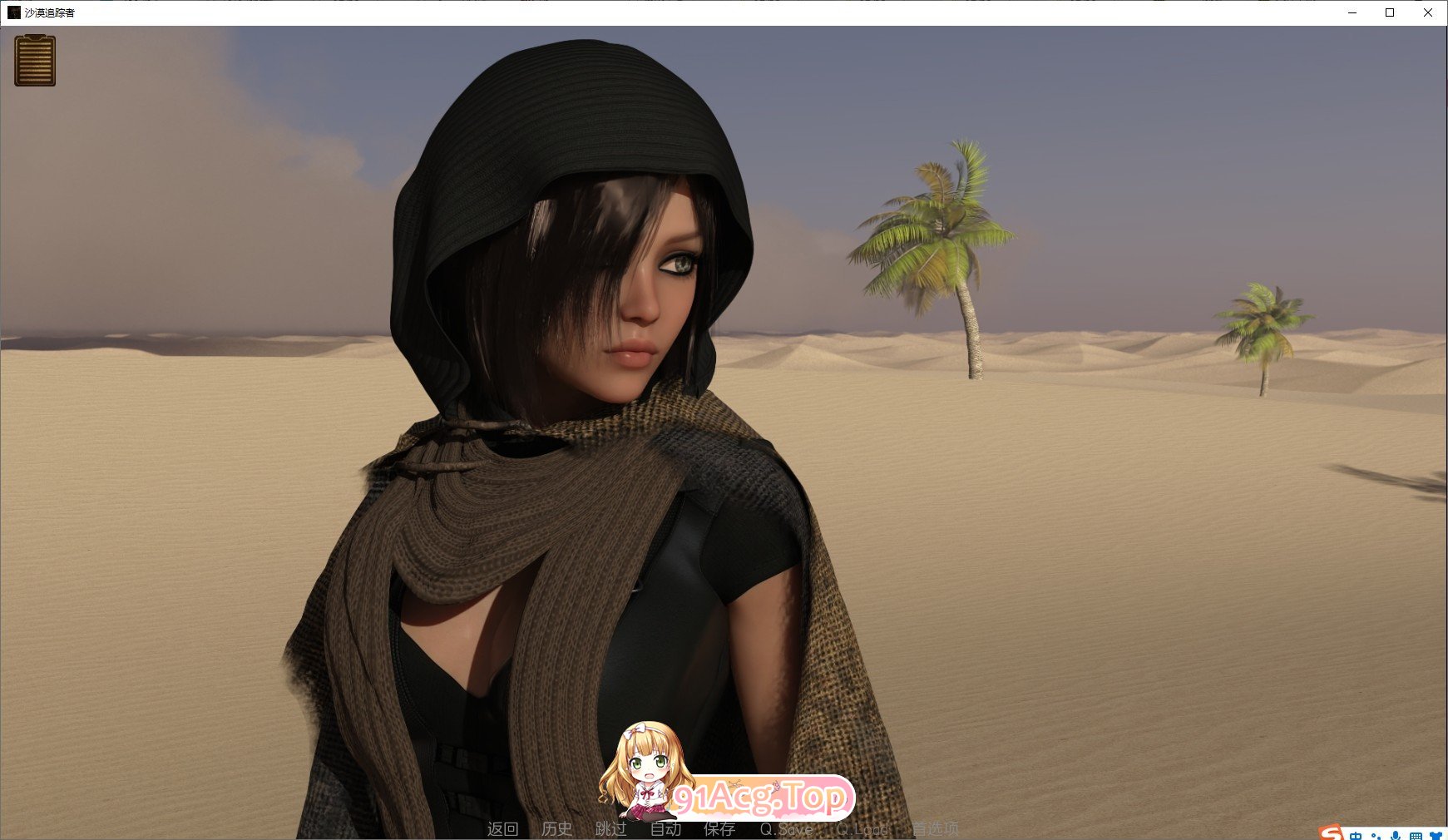Viewport: 1448px width, 840px height.
Task: Click the punctuation mode icon in the tray
Action: [x=1376, y=835]
